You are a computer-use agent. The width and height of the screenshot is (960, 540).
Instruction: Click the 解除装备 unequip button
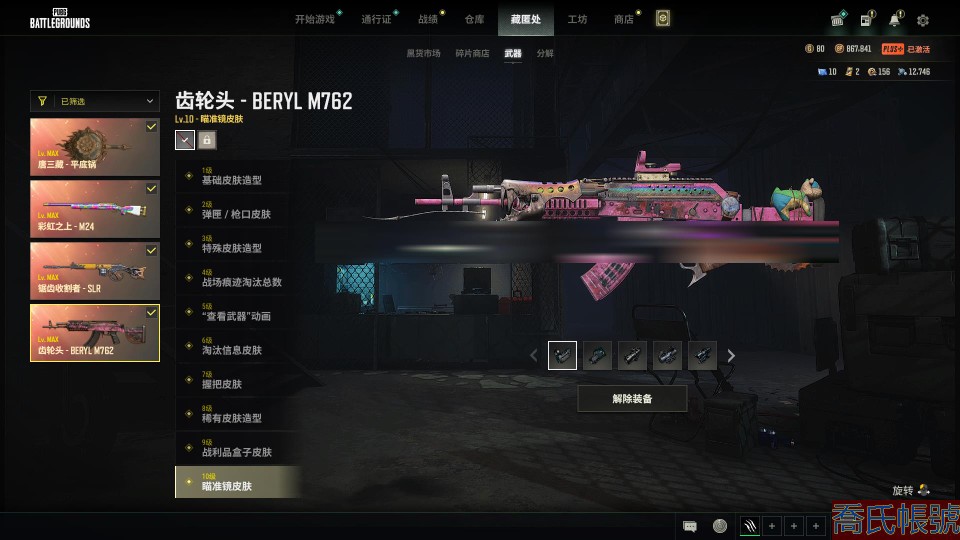(x=632, y=399)
